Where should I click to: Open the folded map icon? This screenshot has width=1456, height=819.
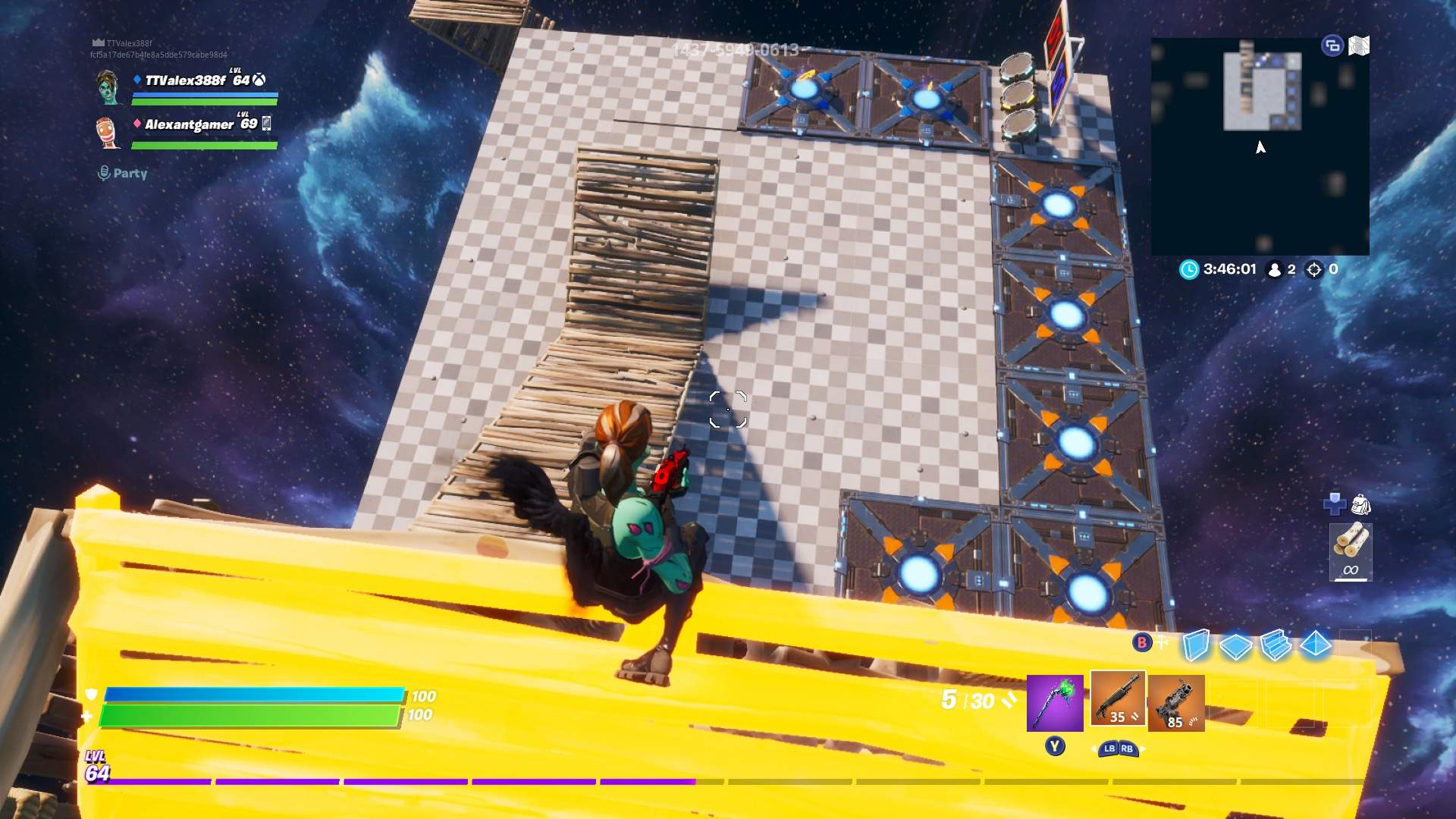(1359, 46)
